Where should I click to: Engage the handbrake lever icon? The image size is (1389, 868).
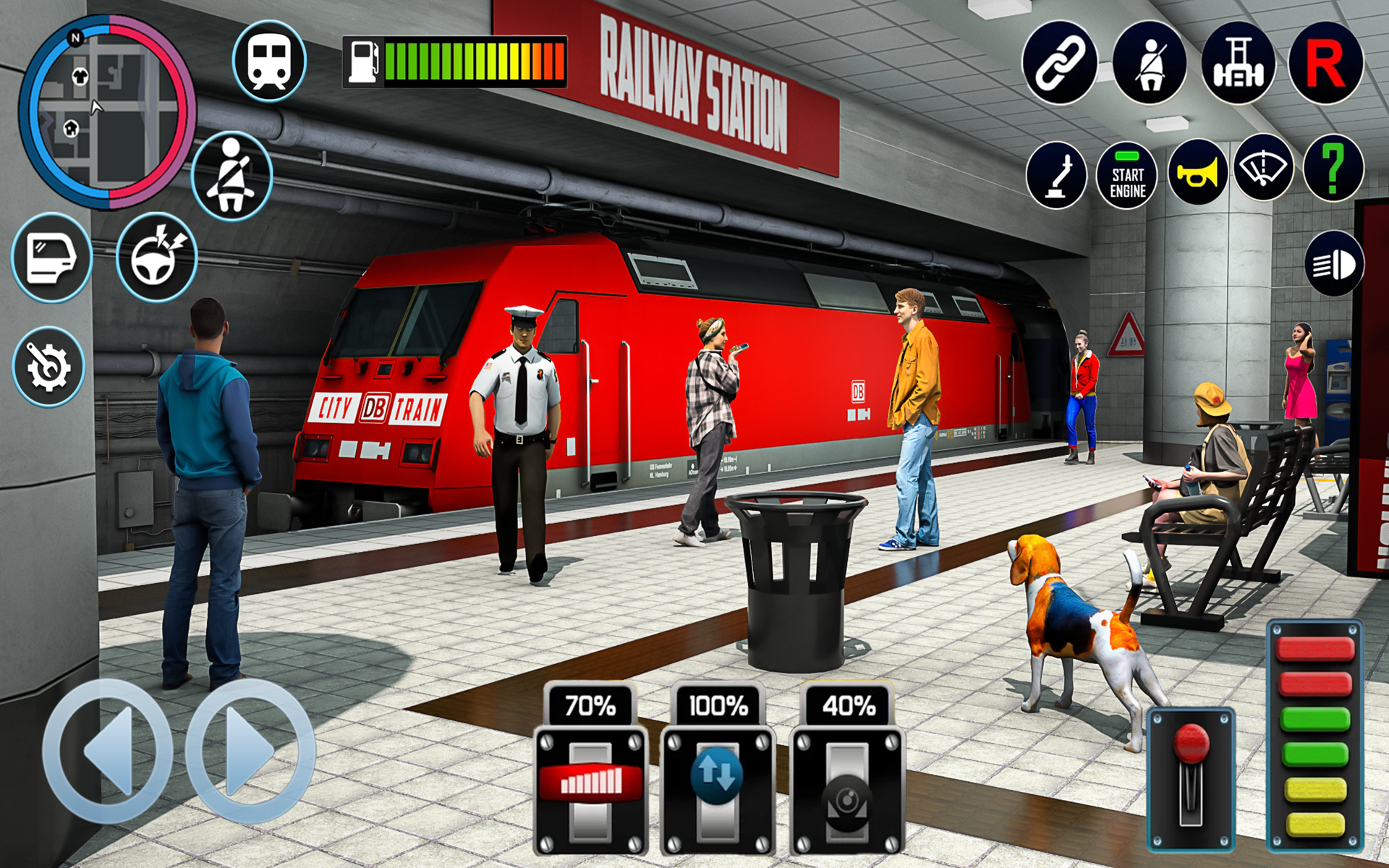(1056, 175)
